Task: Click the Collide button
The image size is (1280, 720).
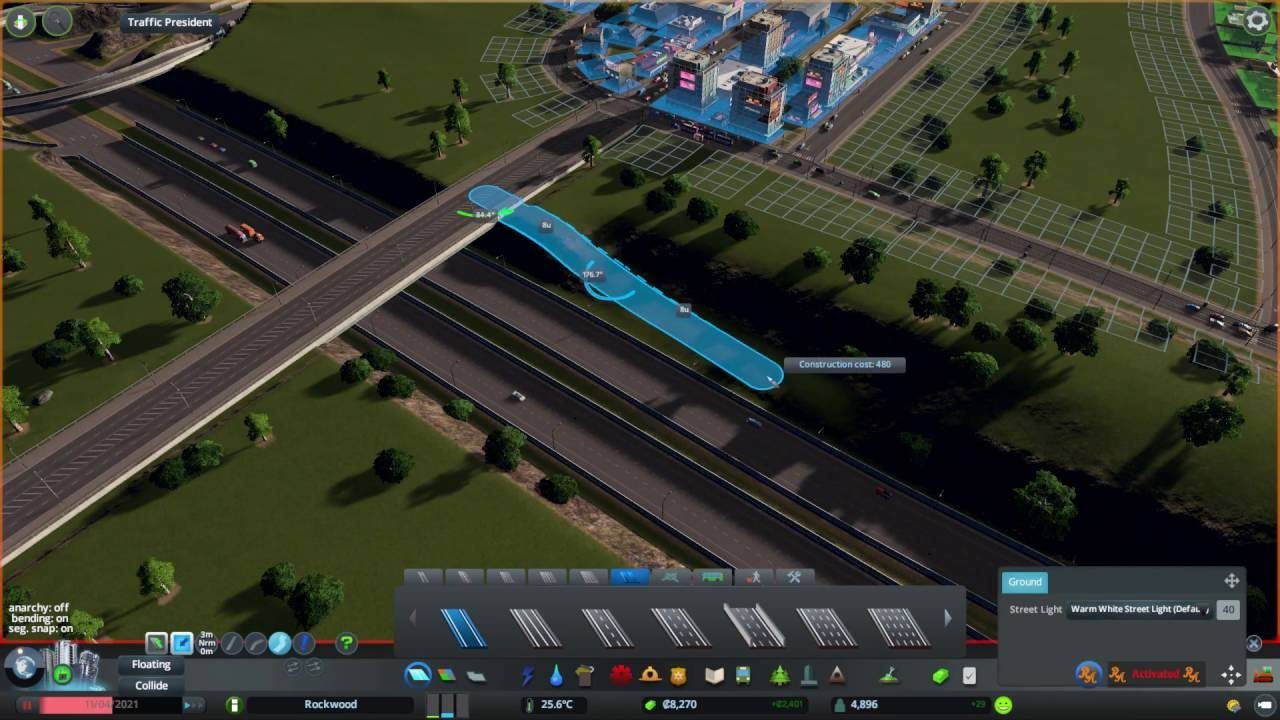Action: (x=152, y=686)
